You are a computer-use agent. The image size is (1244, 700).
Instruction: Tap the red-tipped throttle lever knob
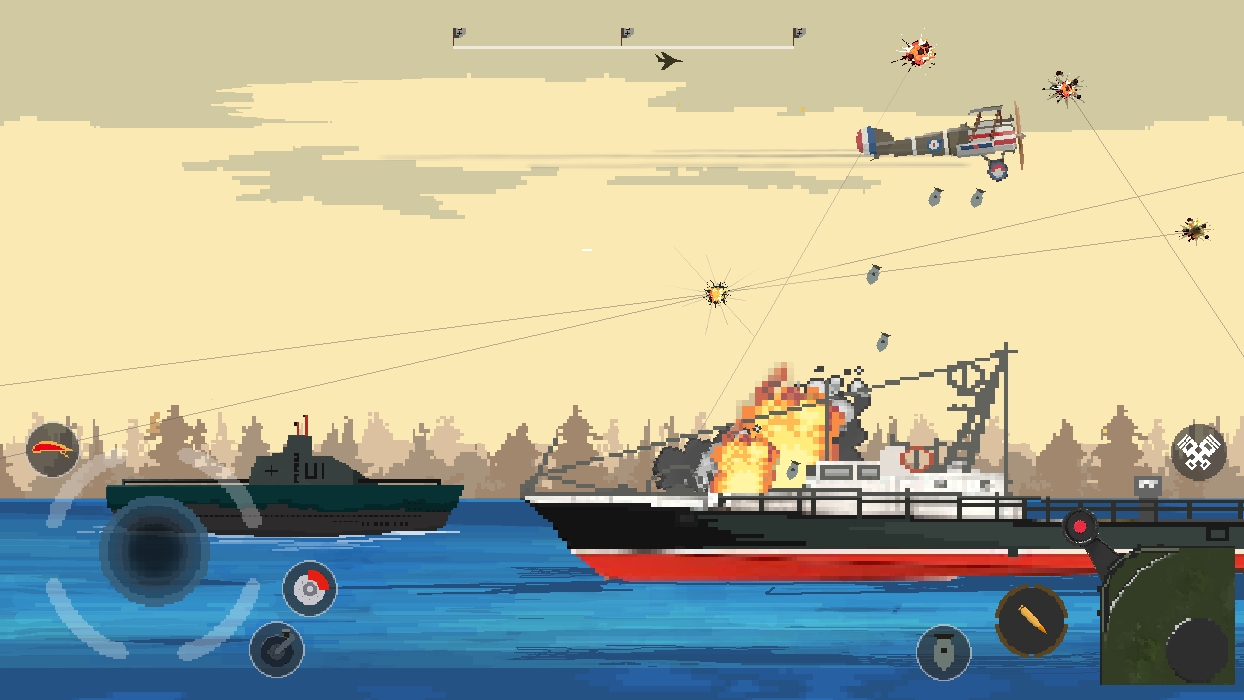coord(1080,524)
